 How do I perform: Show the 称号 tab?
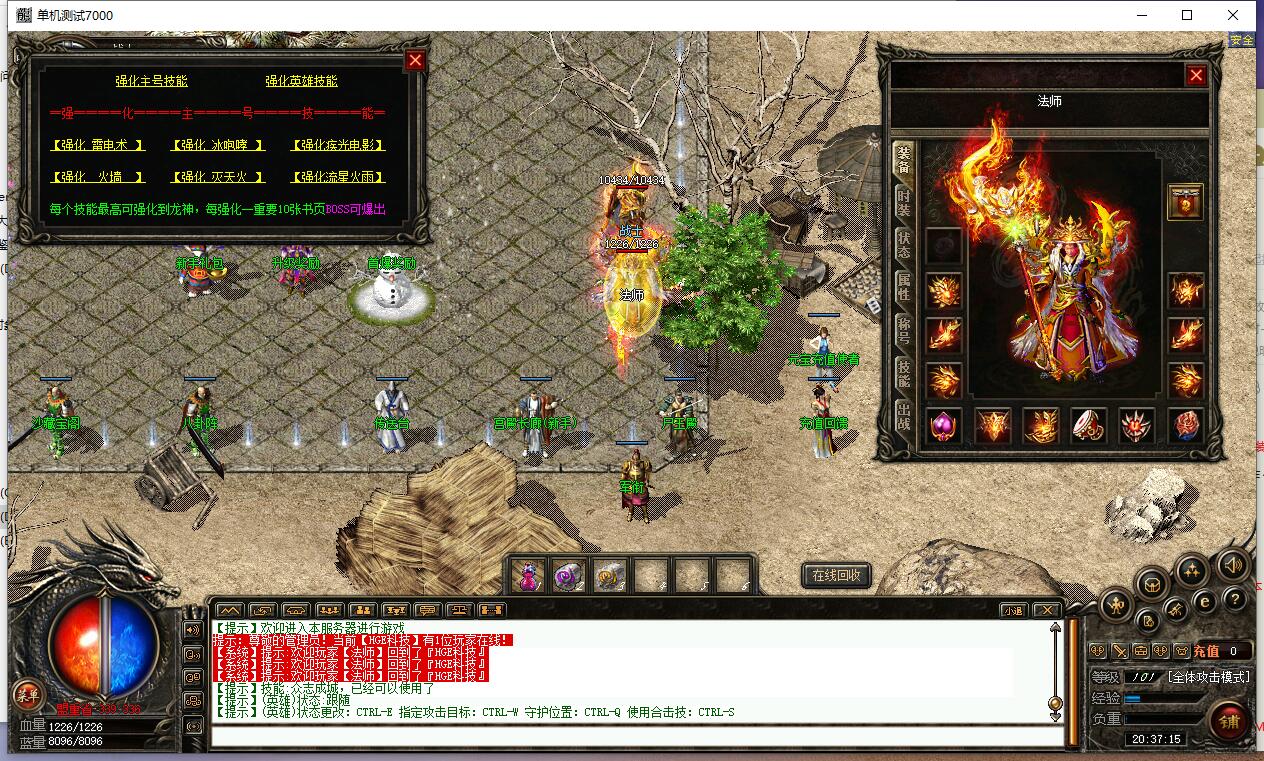click(904, 330)
